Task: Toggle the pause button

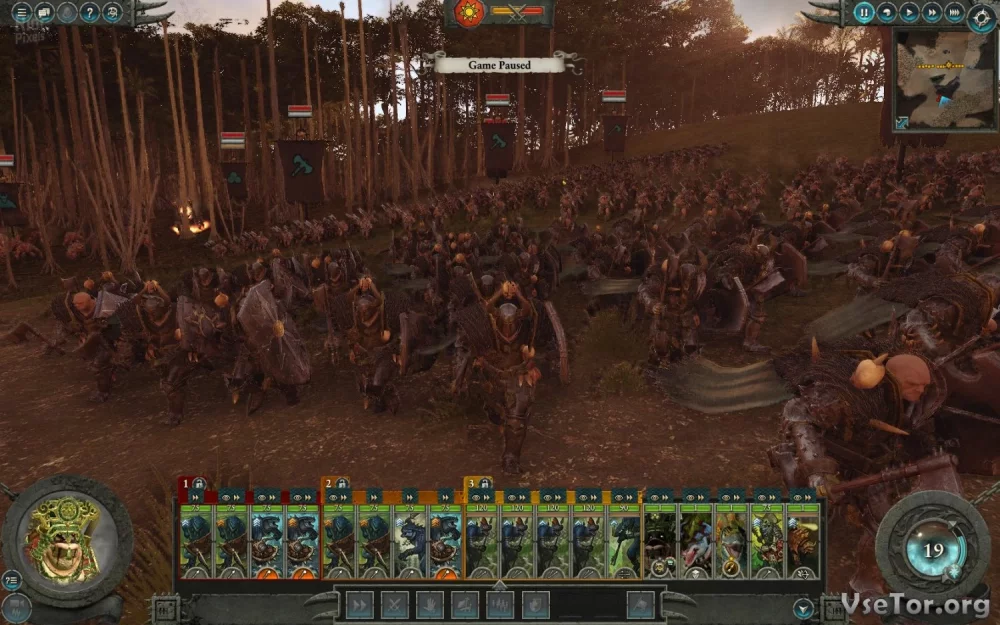Action: pos(865,13)
